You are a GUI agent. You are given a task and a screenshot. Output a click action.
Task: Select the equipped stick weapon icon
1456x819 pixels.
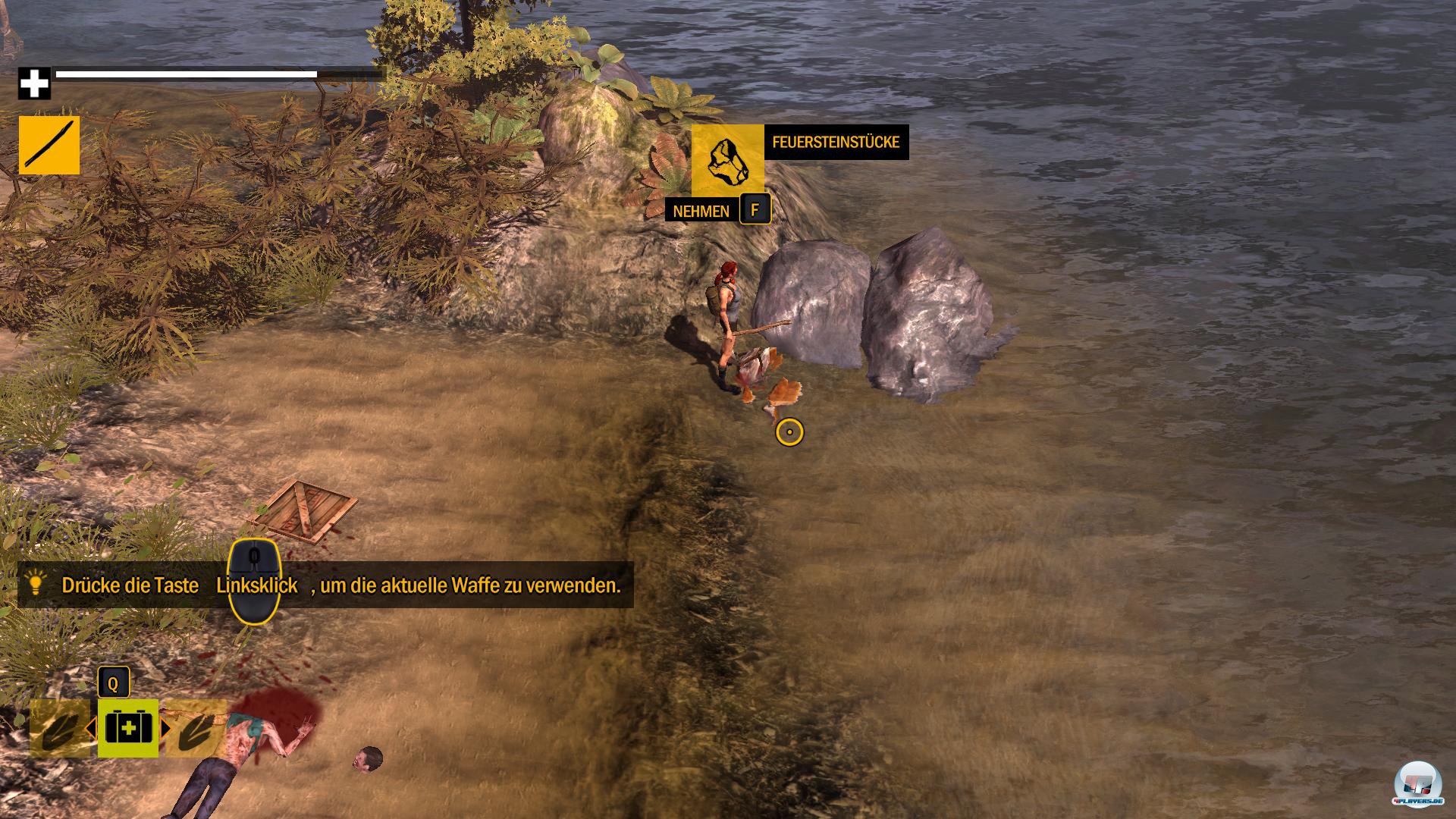pyautogui.click(x=49, y=145)
